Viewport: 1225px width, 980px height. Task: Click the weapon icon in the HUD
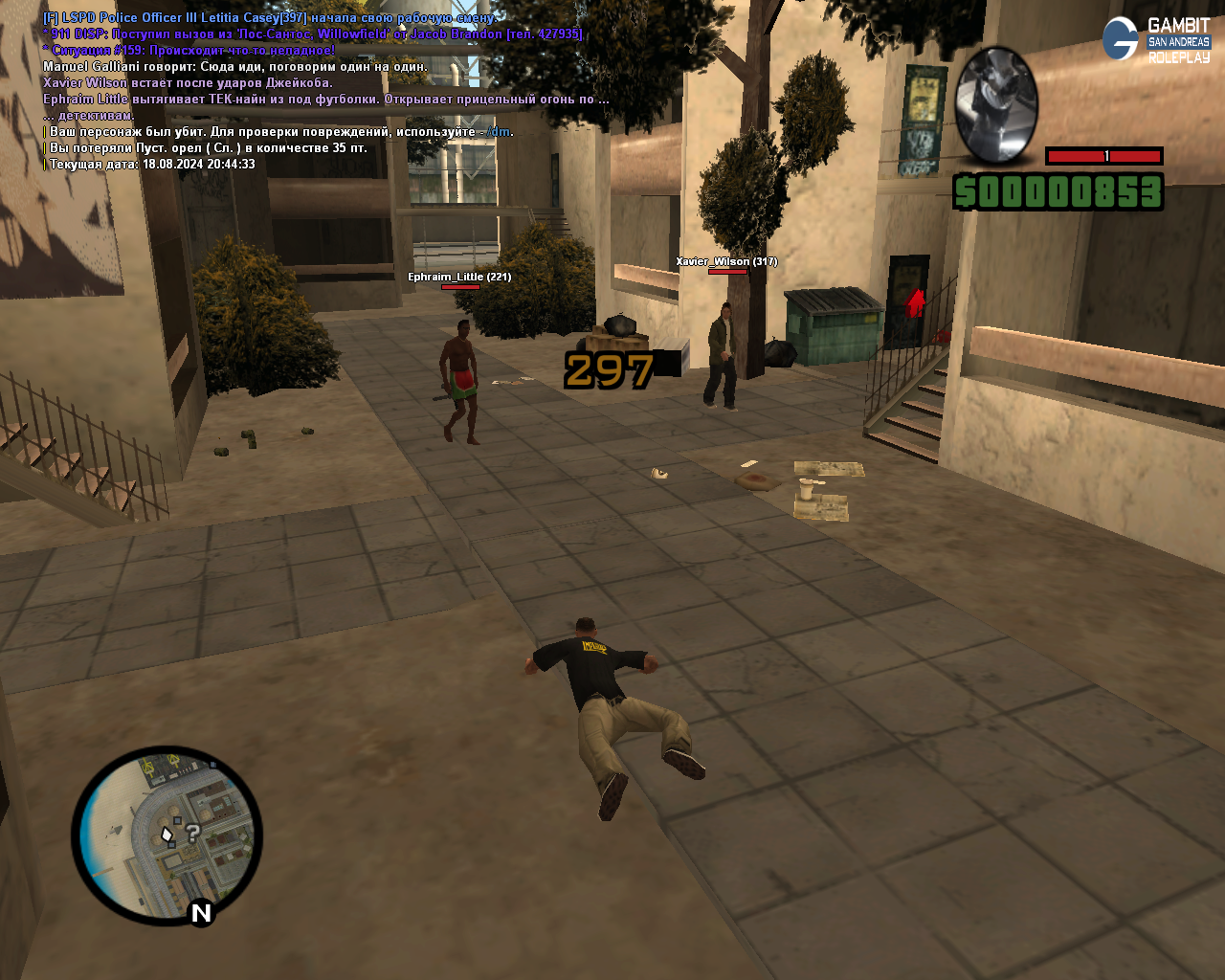coord(996,105)
